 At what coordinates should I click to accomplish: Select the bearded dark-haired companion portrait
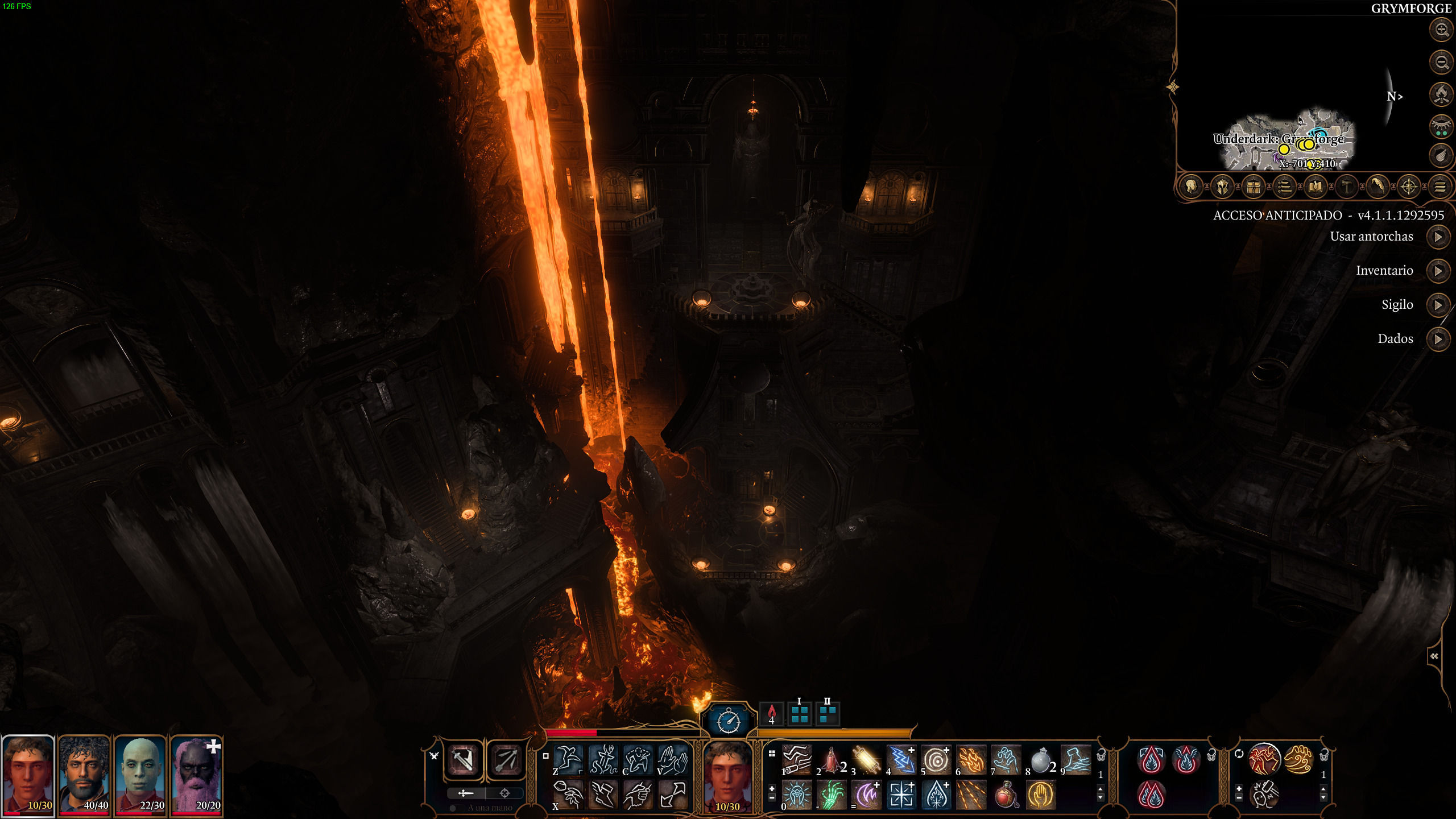point(84,774)
